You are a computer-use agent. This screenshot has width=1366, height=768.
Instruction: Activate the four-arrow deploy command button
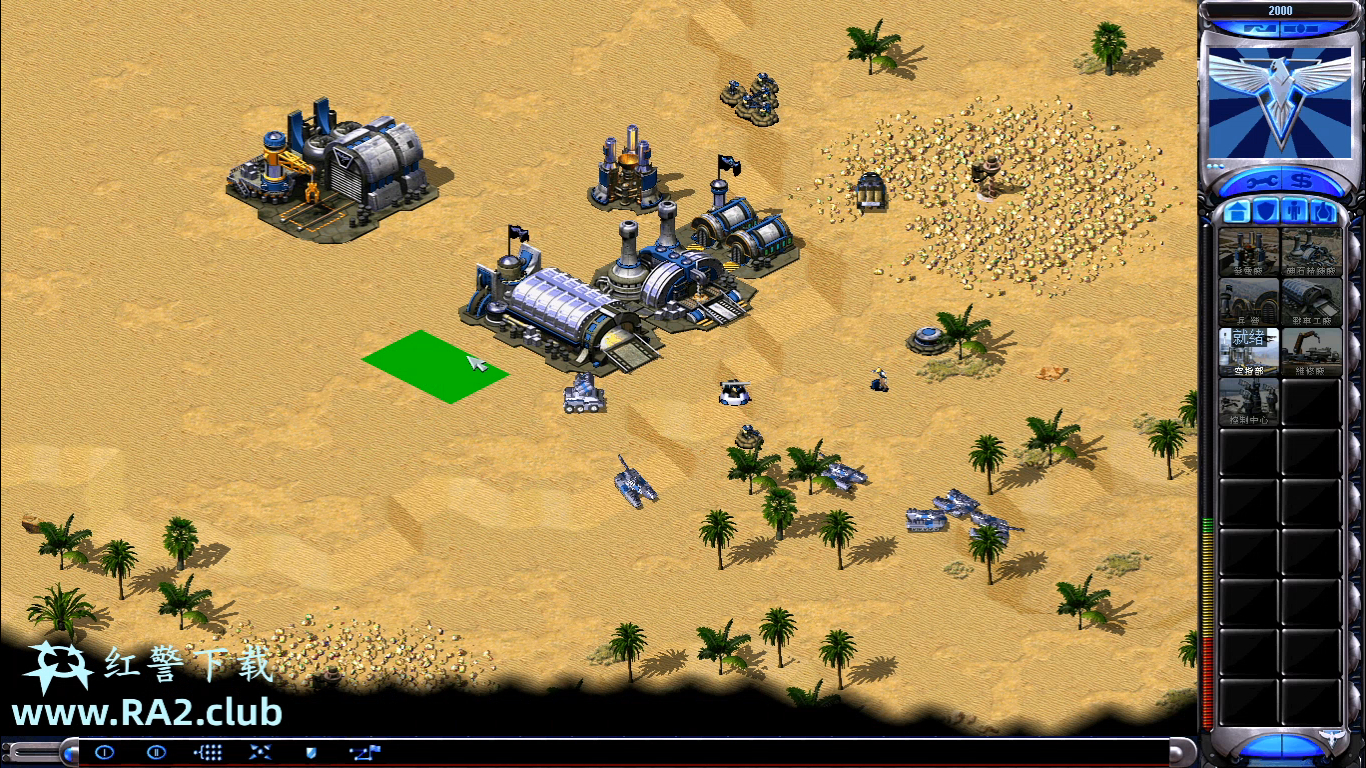260,752
